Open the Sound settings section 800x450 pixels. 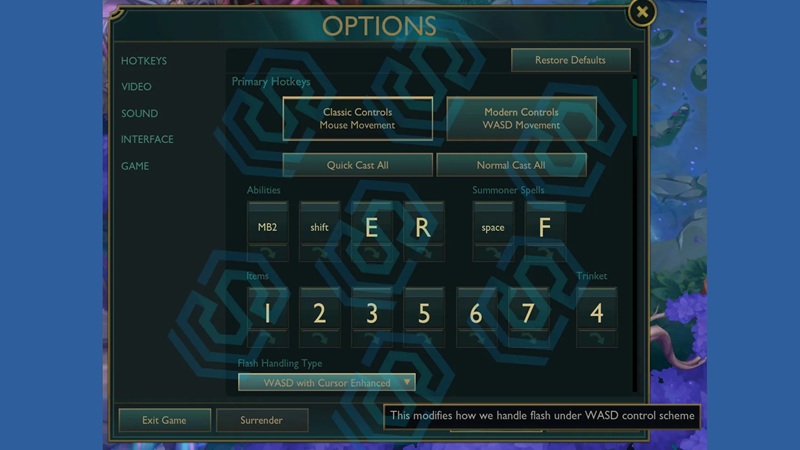click(140, 114)
